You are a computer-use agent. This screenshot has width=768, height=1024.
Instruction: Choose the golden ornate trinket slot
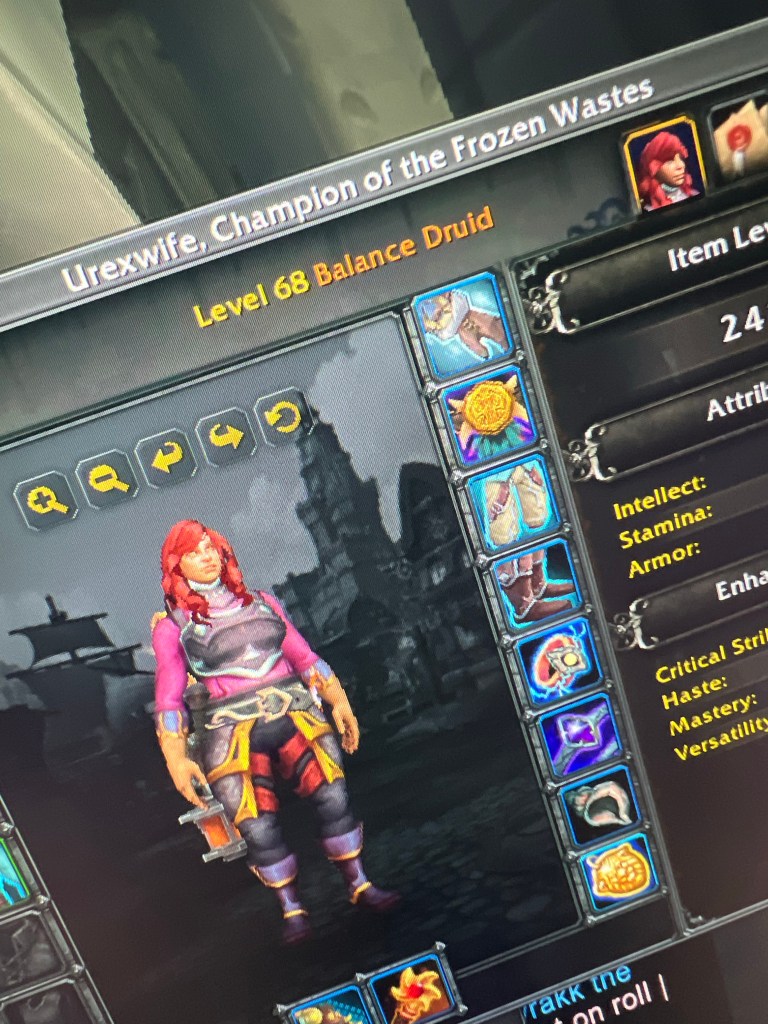pyautogui.click(x=621, y=872)
